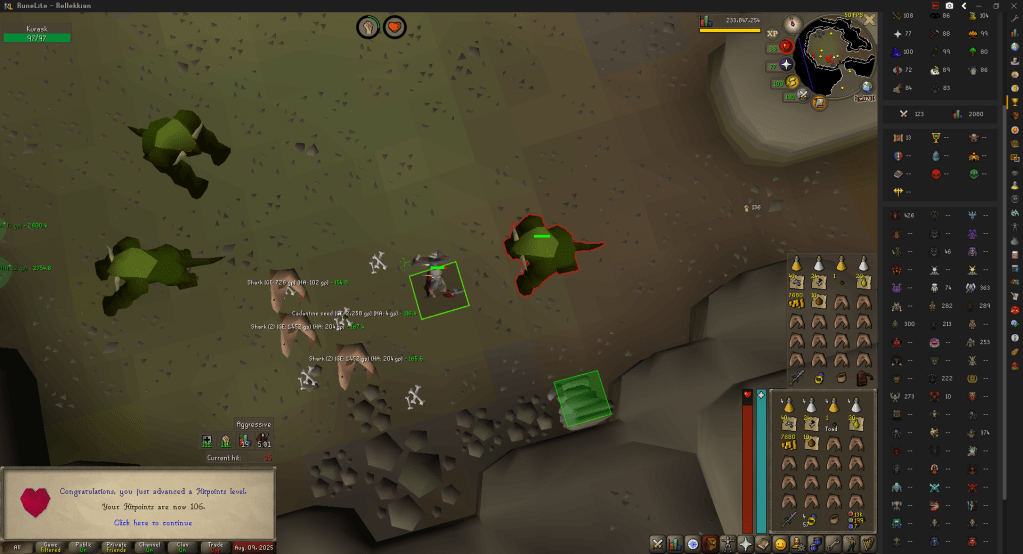Image resolution: width=1023 pixels, height=554 pixels.
Task: Click the special attack orb
Action: 803,94
